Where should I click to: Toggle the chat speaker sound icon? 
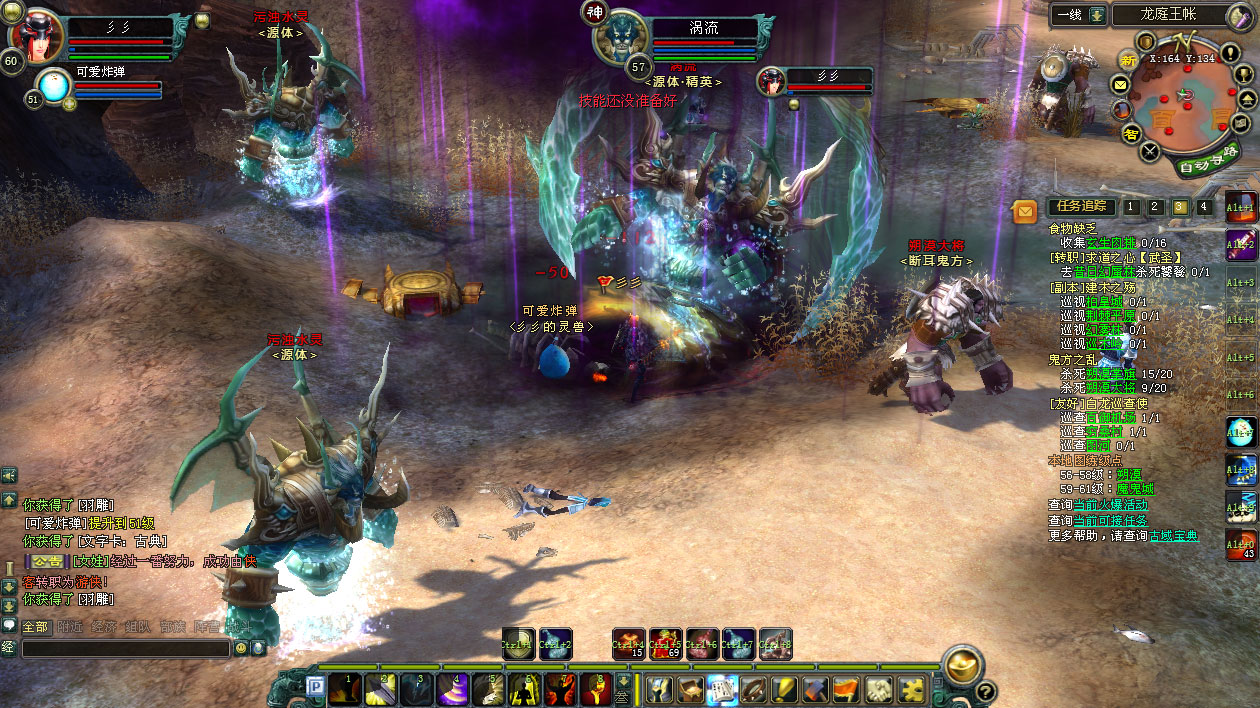coord(9,476)
